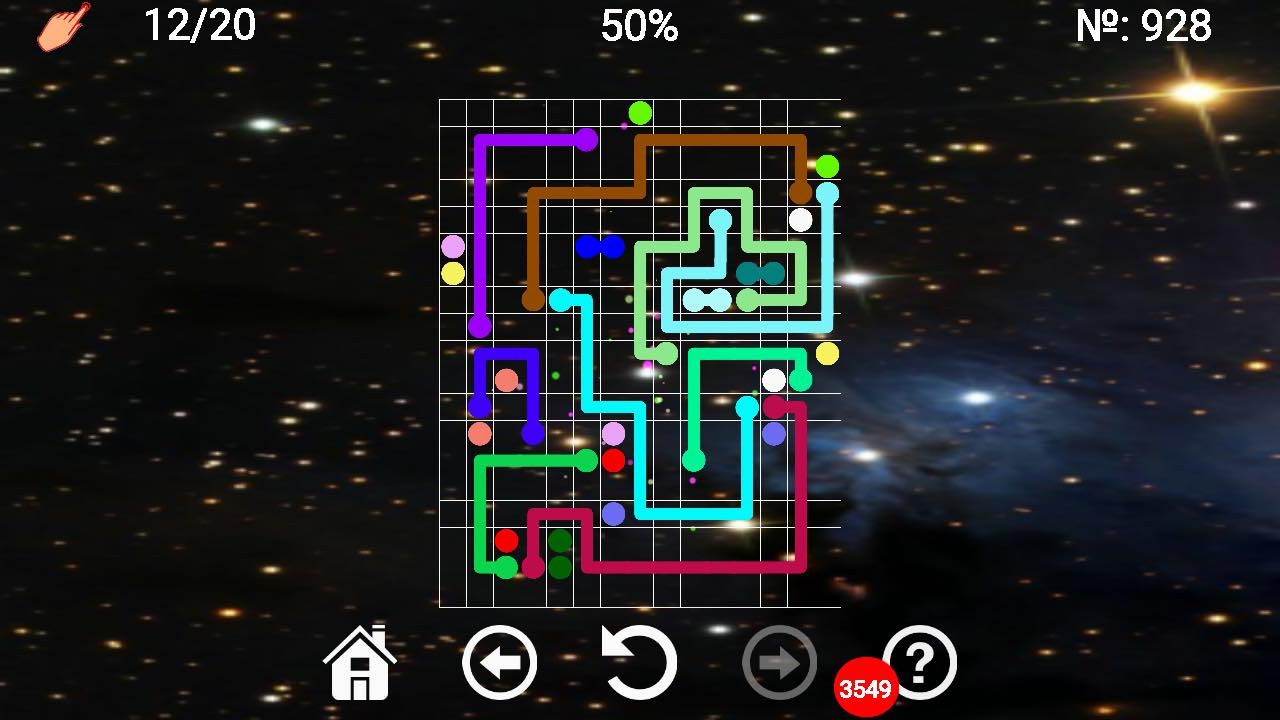Tap the salmon dot on the left side

click(x=480, y=435)
